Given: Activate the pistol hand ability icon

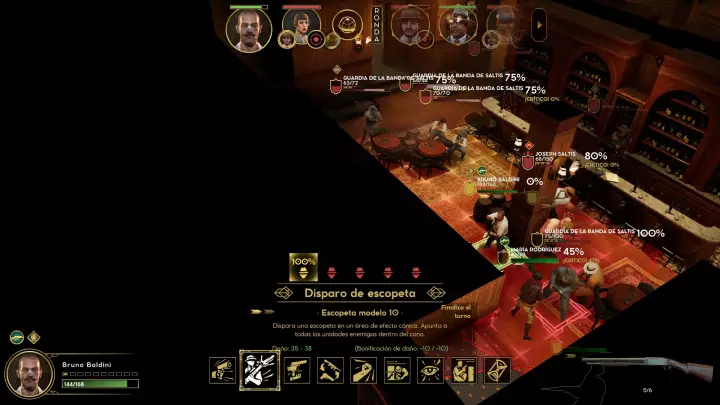Looking at the screenshot, I should (295, 370).
